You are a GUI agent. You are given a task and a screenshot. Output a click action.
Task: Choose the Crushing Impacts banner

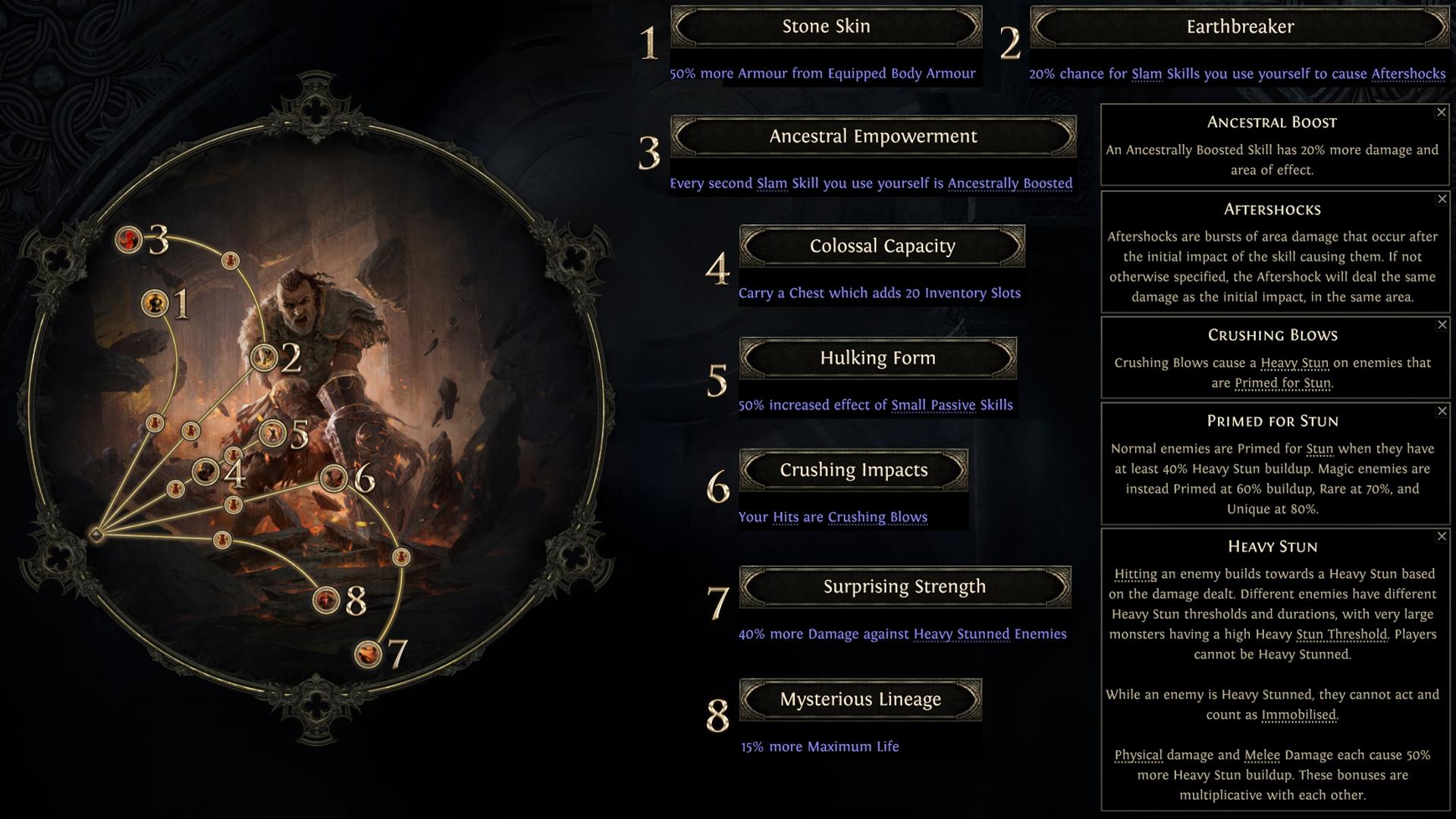click(x=853, y=470)
